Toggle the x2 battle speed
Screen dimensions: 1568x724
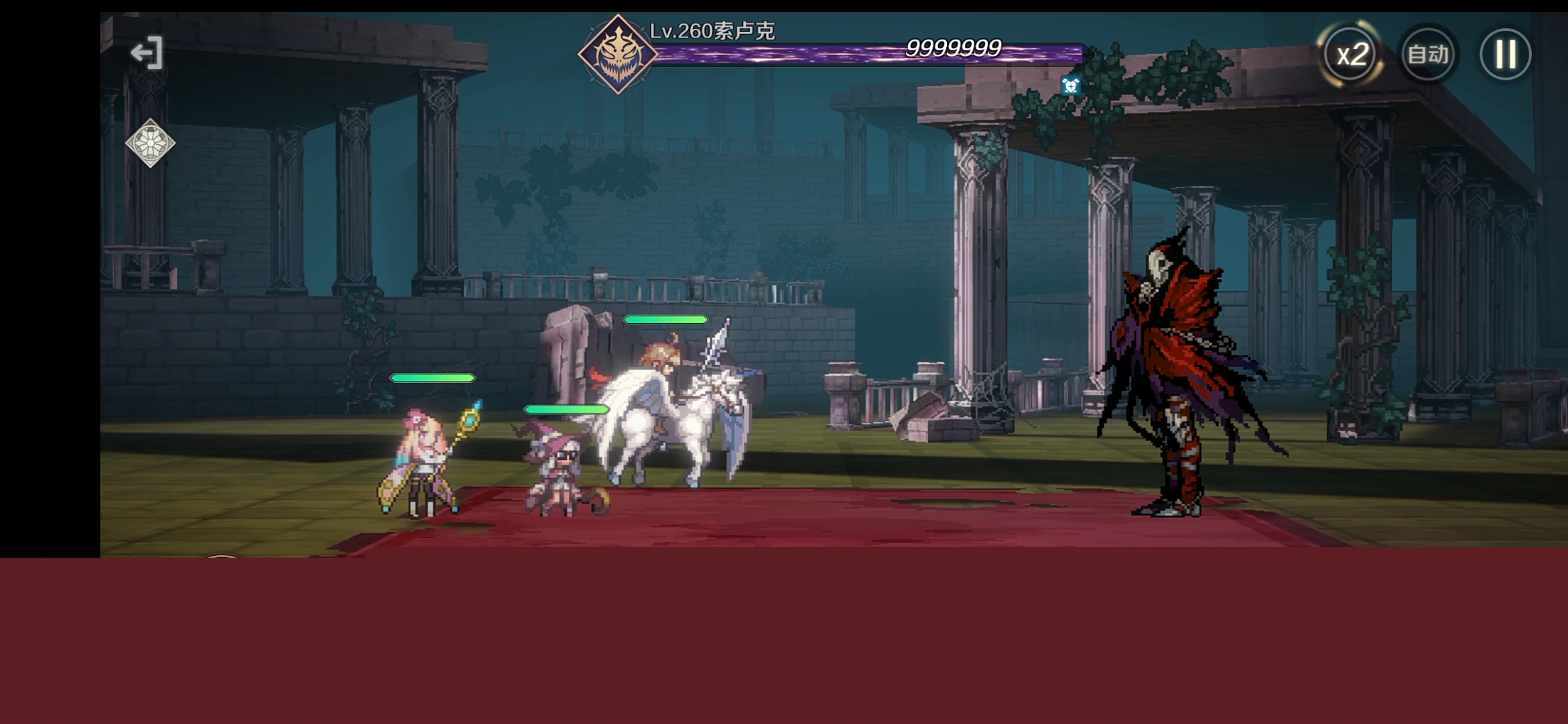point(1351,54)
